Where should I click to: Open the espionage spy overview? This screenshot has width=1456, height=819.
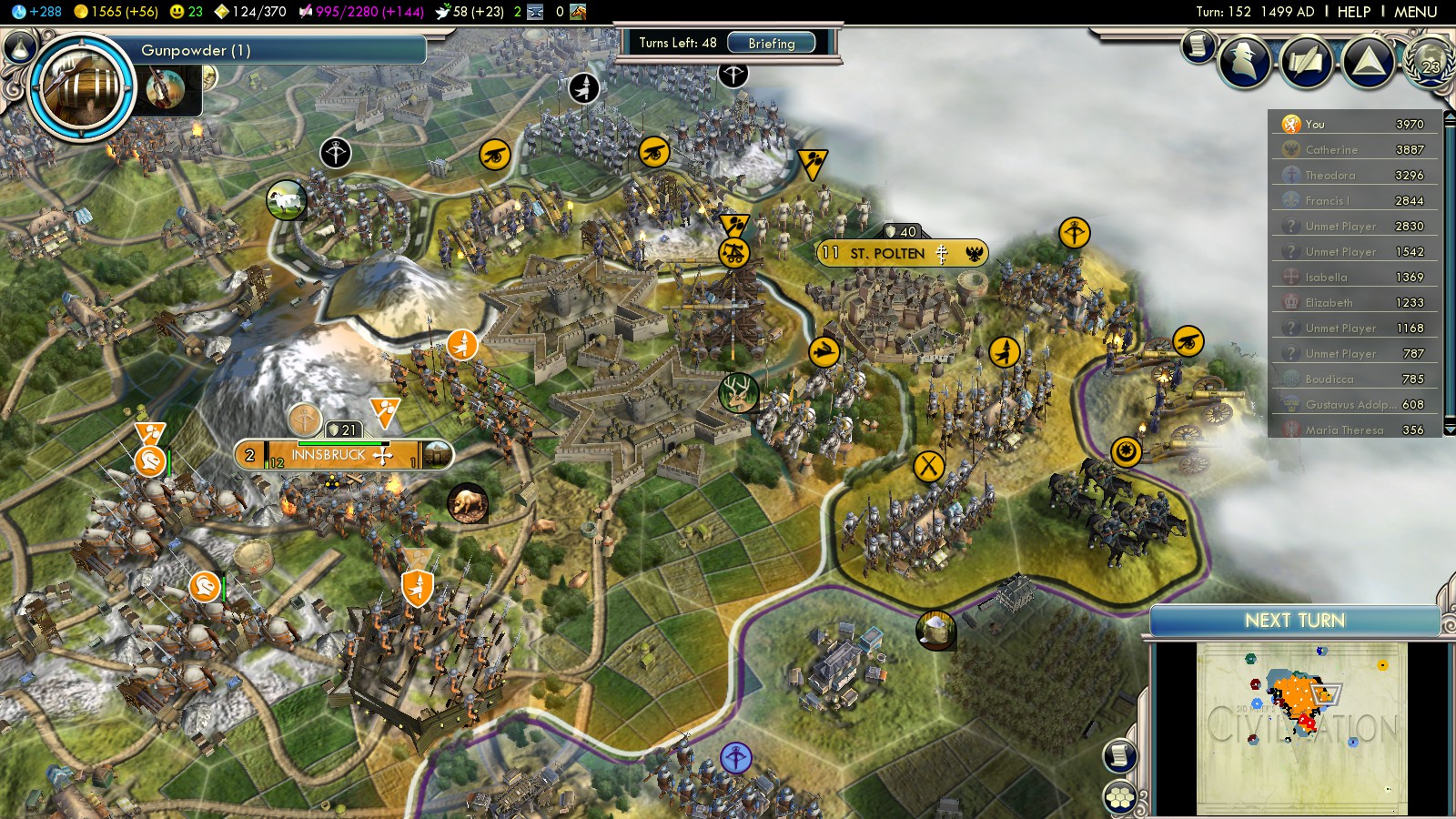click(1244, 62)
